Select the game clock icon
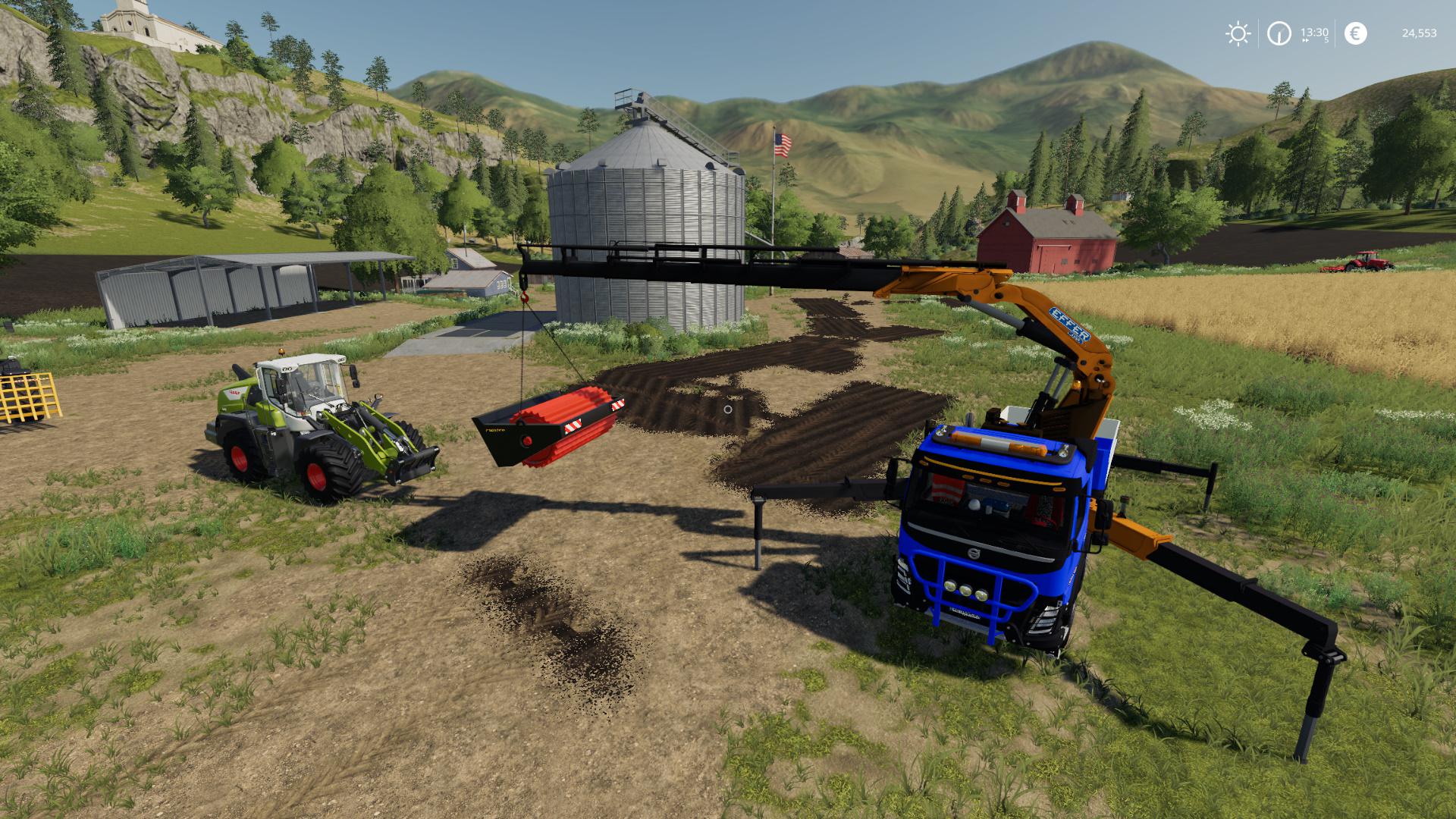Viewport: 1456px width, 819px height. coord(1279,33)
